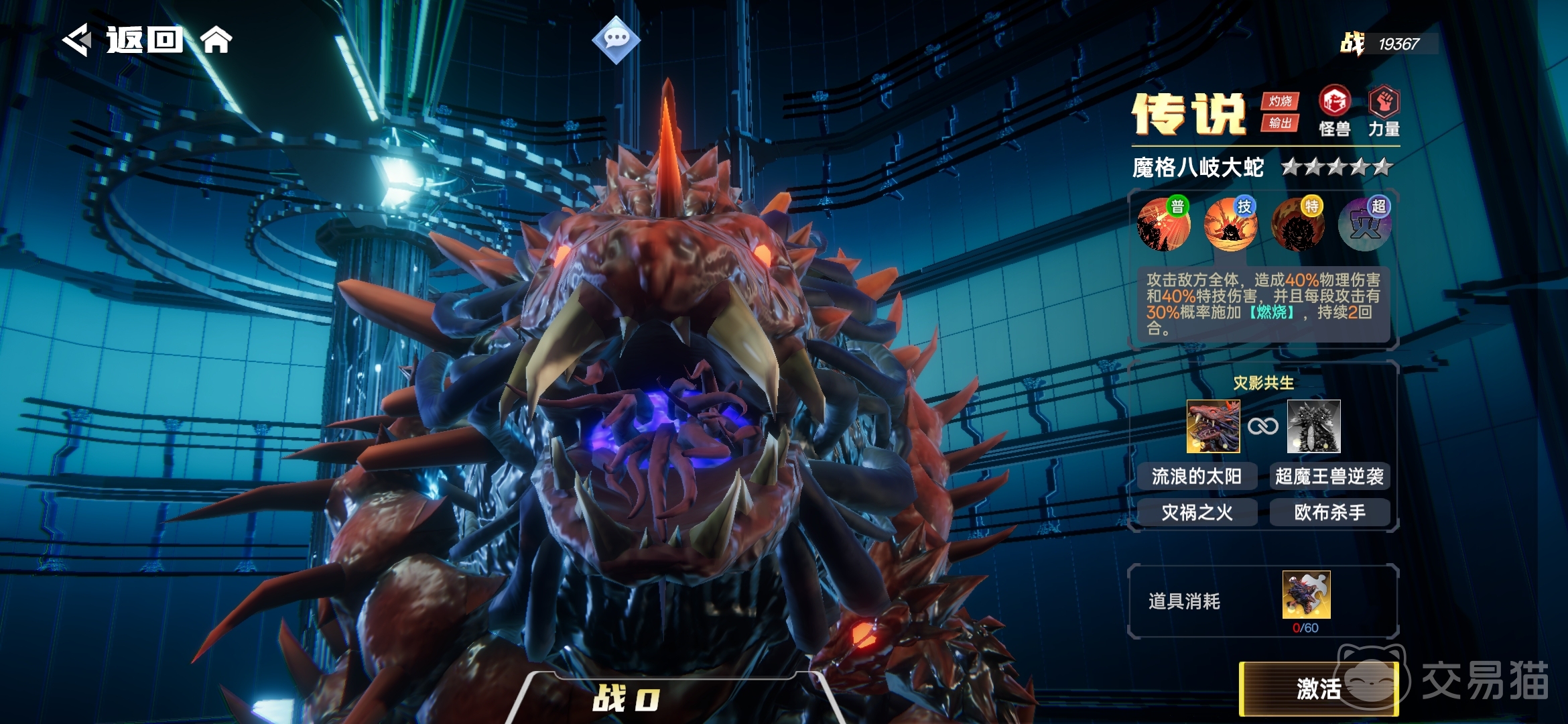The image size is (1568, 724).
Task: Open the 超魔王兽逆袭 bond entry
Action: point(1329,477)
